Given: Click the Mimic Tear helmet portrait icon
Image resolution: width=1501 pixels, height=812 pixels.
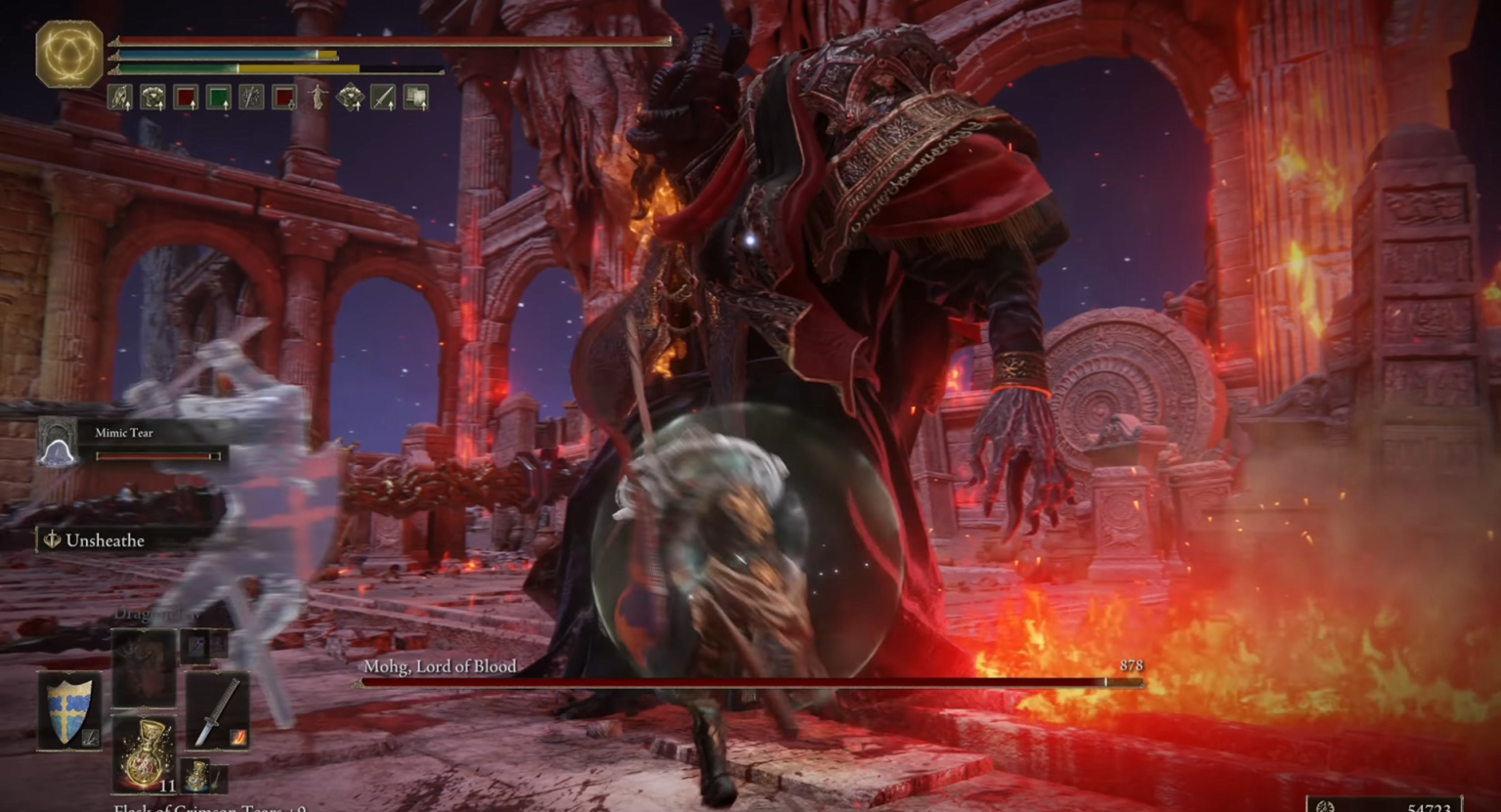Looking at the screenshot, I should 57,442.
